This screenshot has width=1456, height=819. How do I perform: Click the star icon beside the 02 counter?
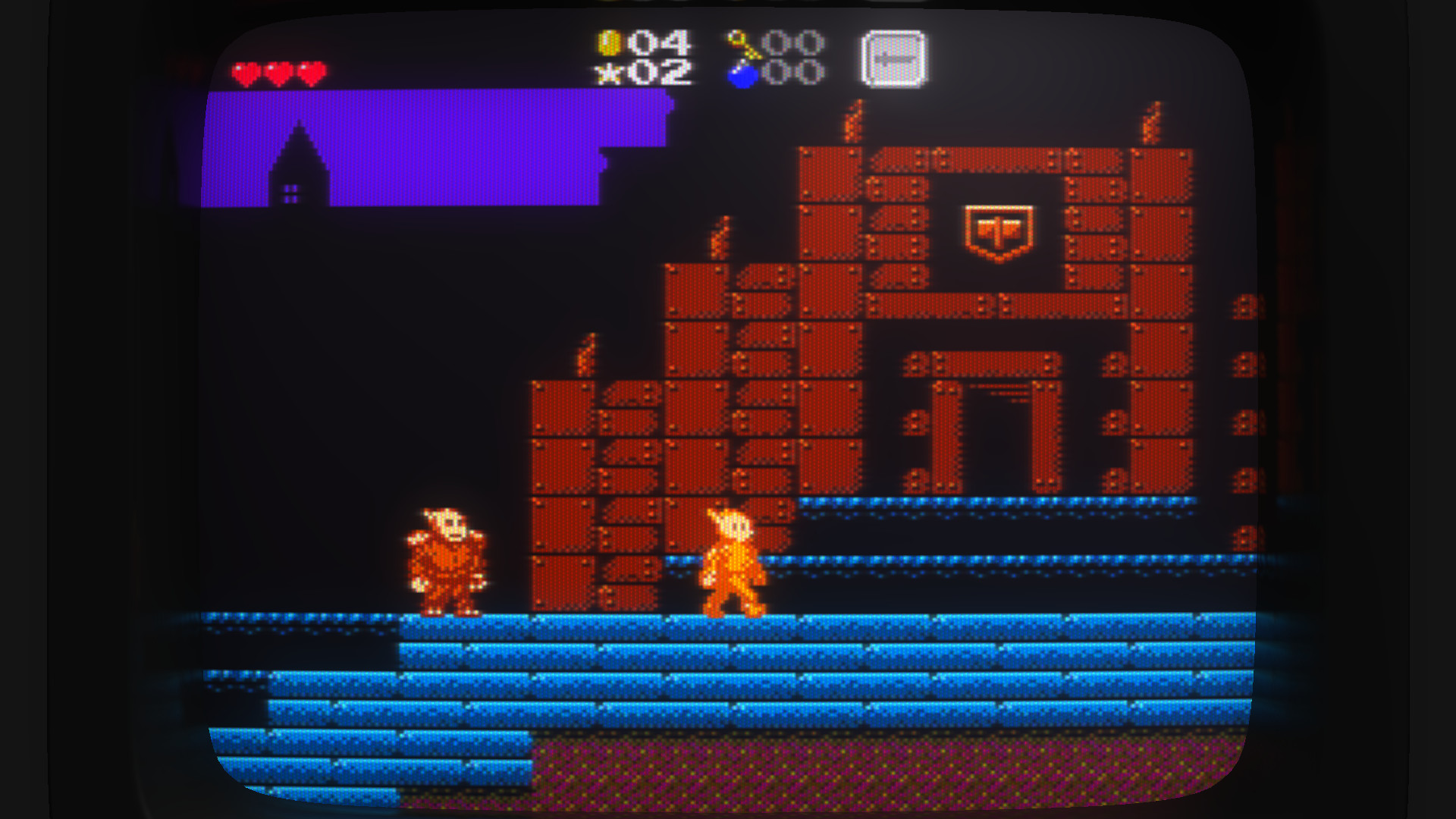pyautogui.click(x=609, y=73)
